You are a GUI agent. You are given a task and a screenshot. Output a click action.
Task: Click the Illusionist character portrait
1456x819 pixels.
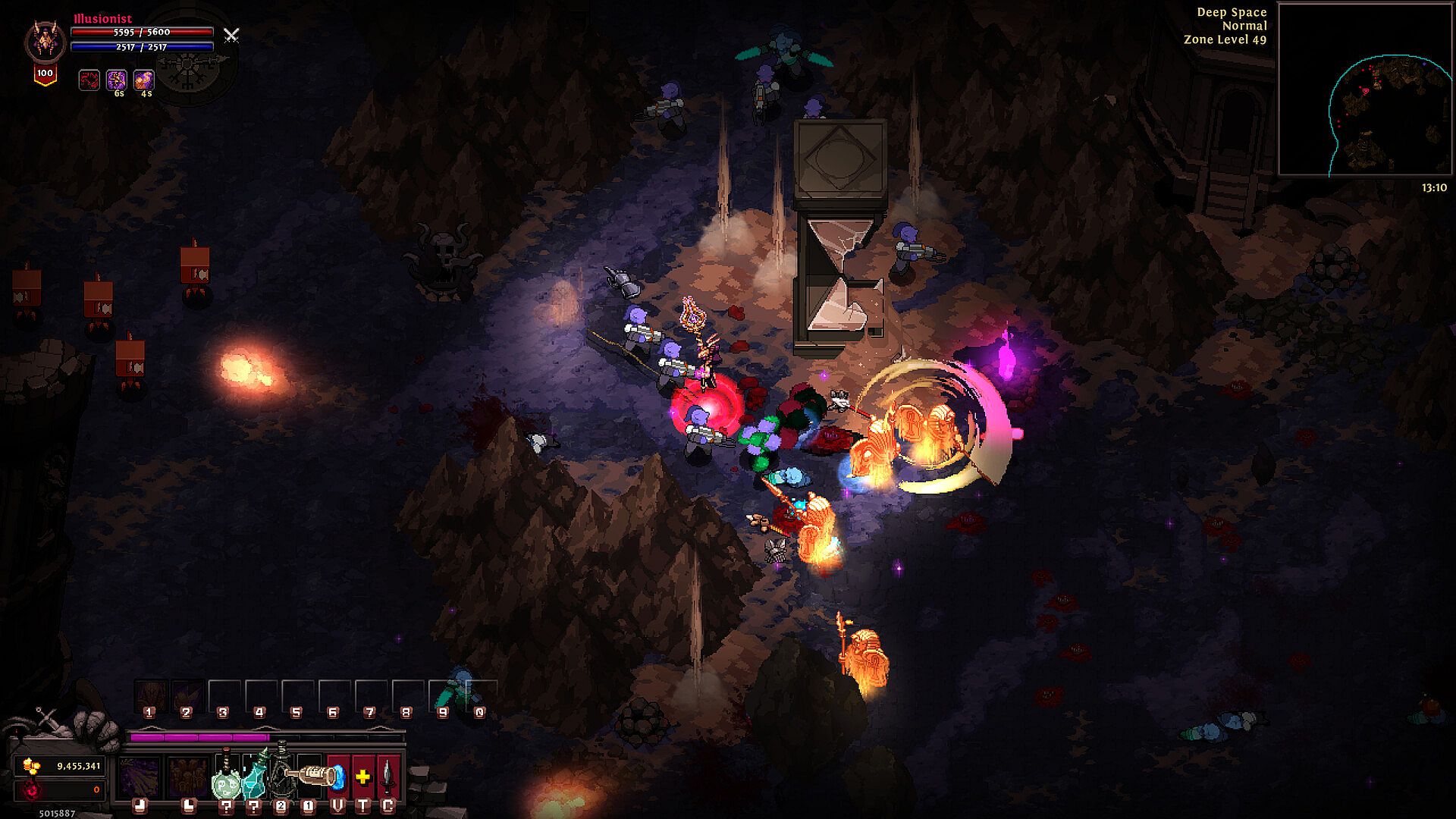45,42
